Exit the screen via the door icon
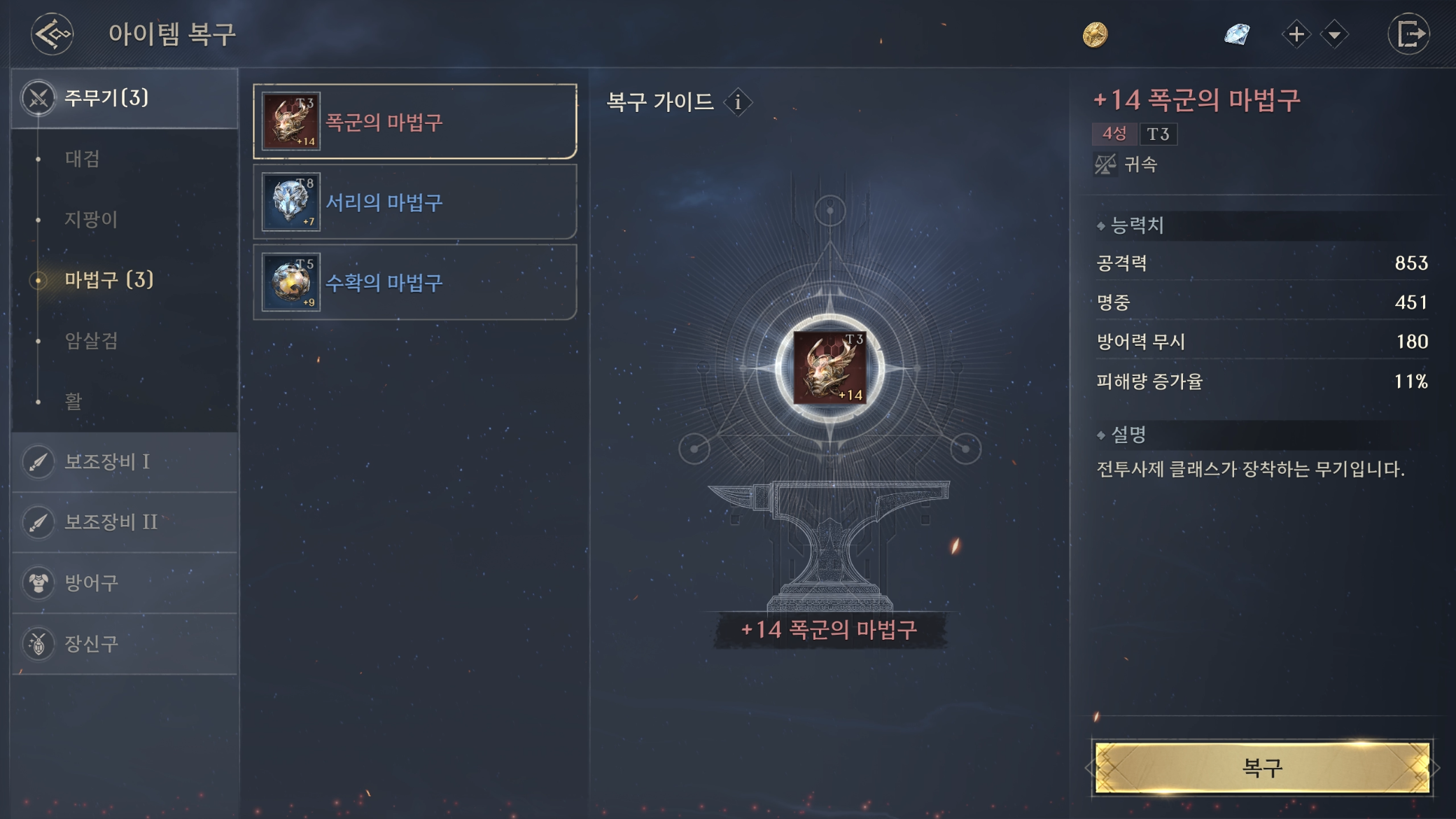 pos(1409,34)
